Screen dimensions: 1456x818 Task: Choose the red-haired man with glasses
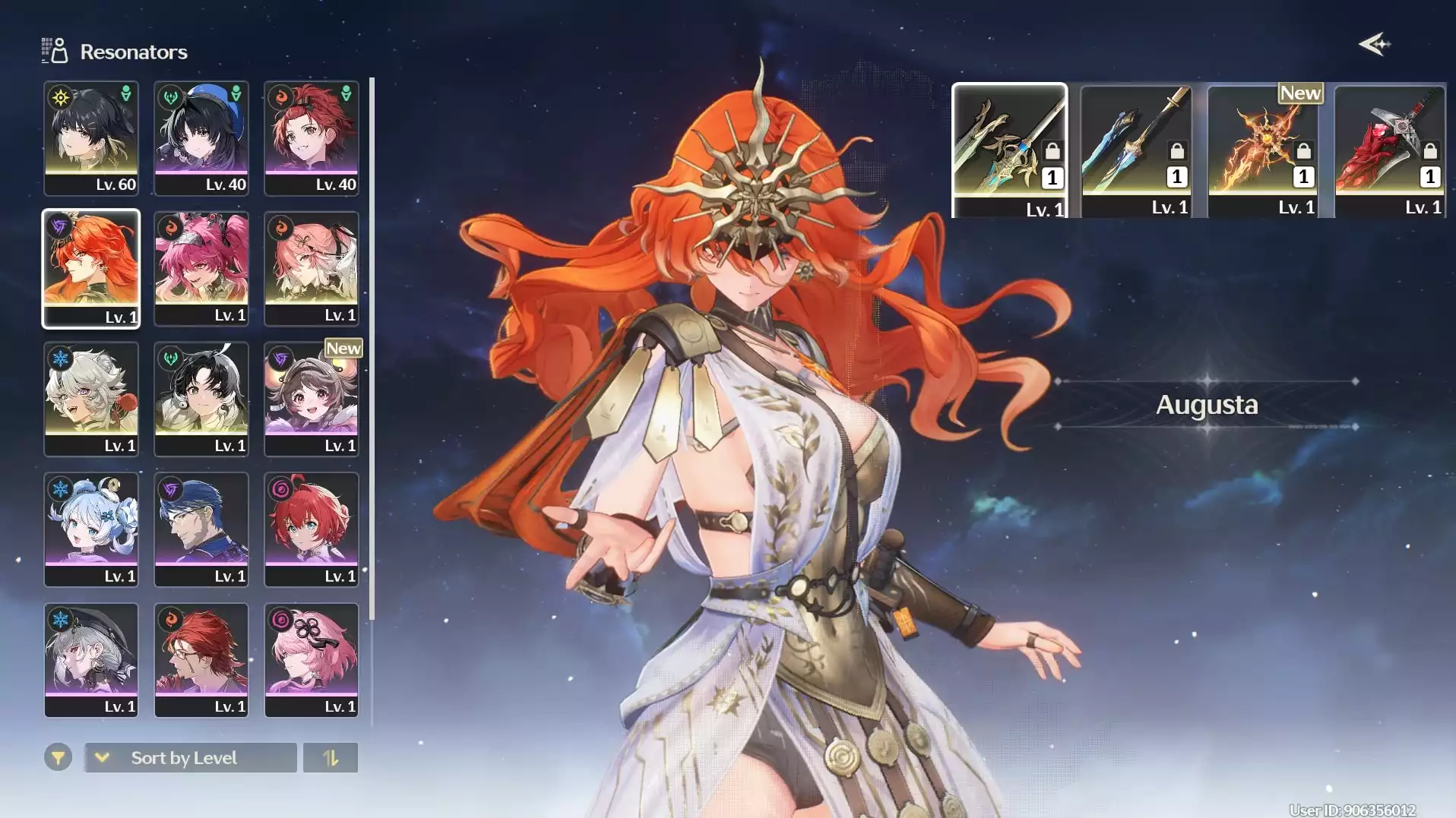[x=201, y=660]
